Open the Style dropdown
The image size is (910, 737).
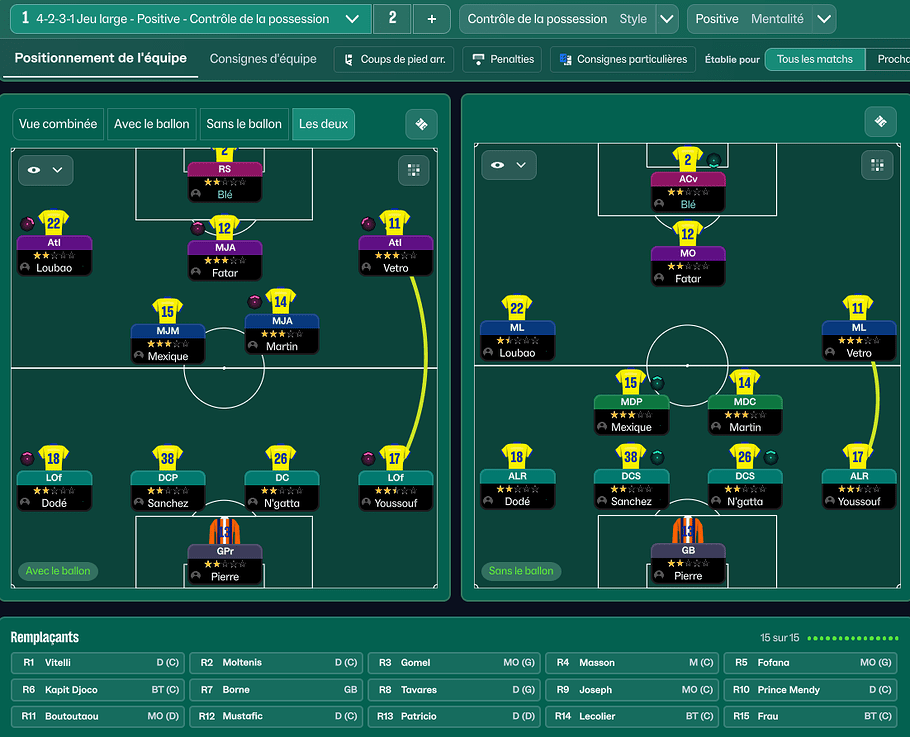point(667,19)
